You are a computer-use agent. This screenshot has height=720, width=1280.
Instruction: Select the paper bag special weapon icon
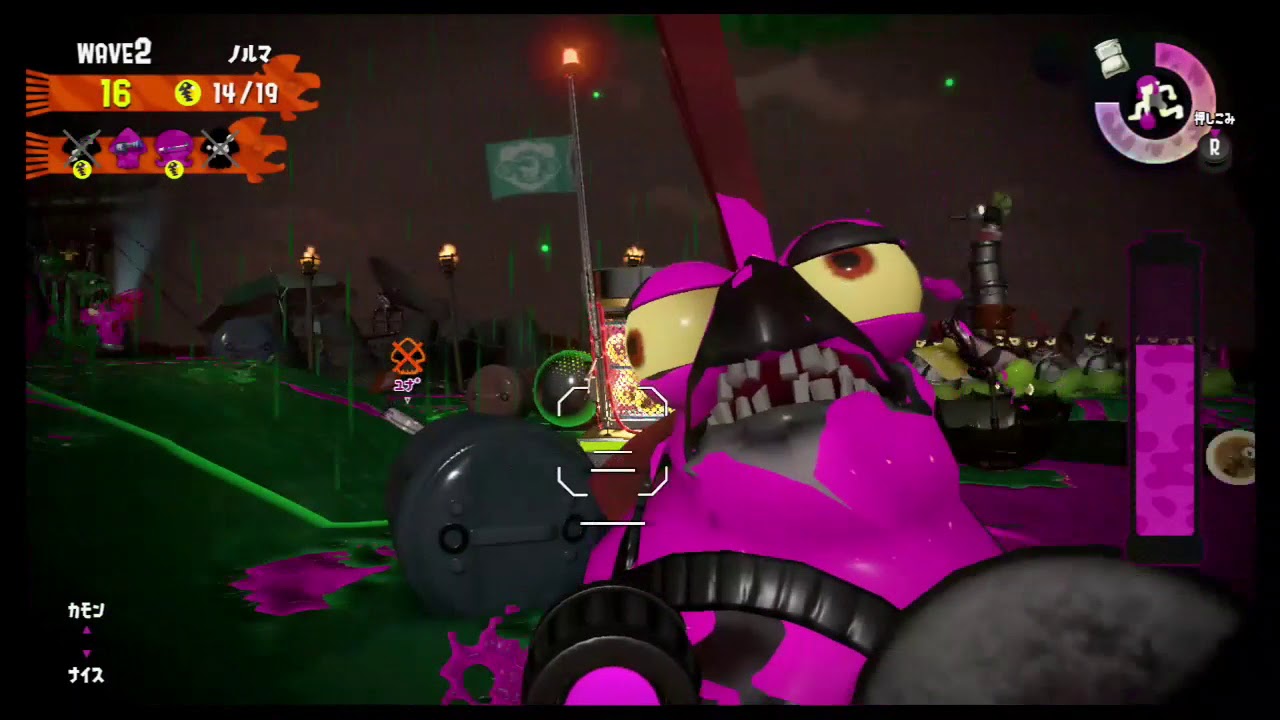(1110, 57)
